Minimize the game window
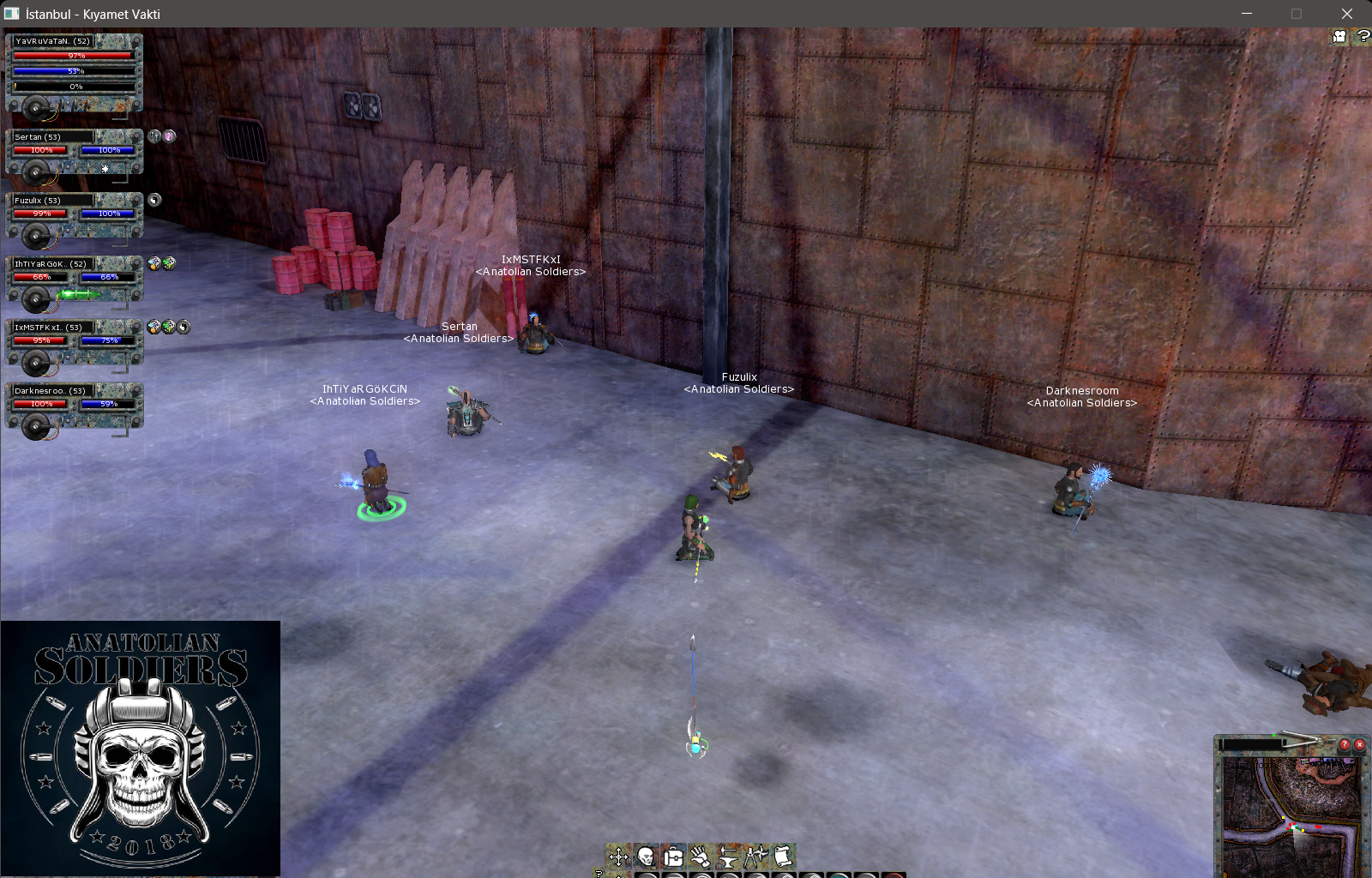Image resolution: width=1372 pixels, height=878 pixels. (1247, 14)
